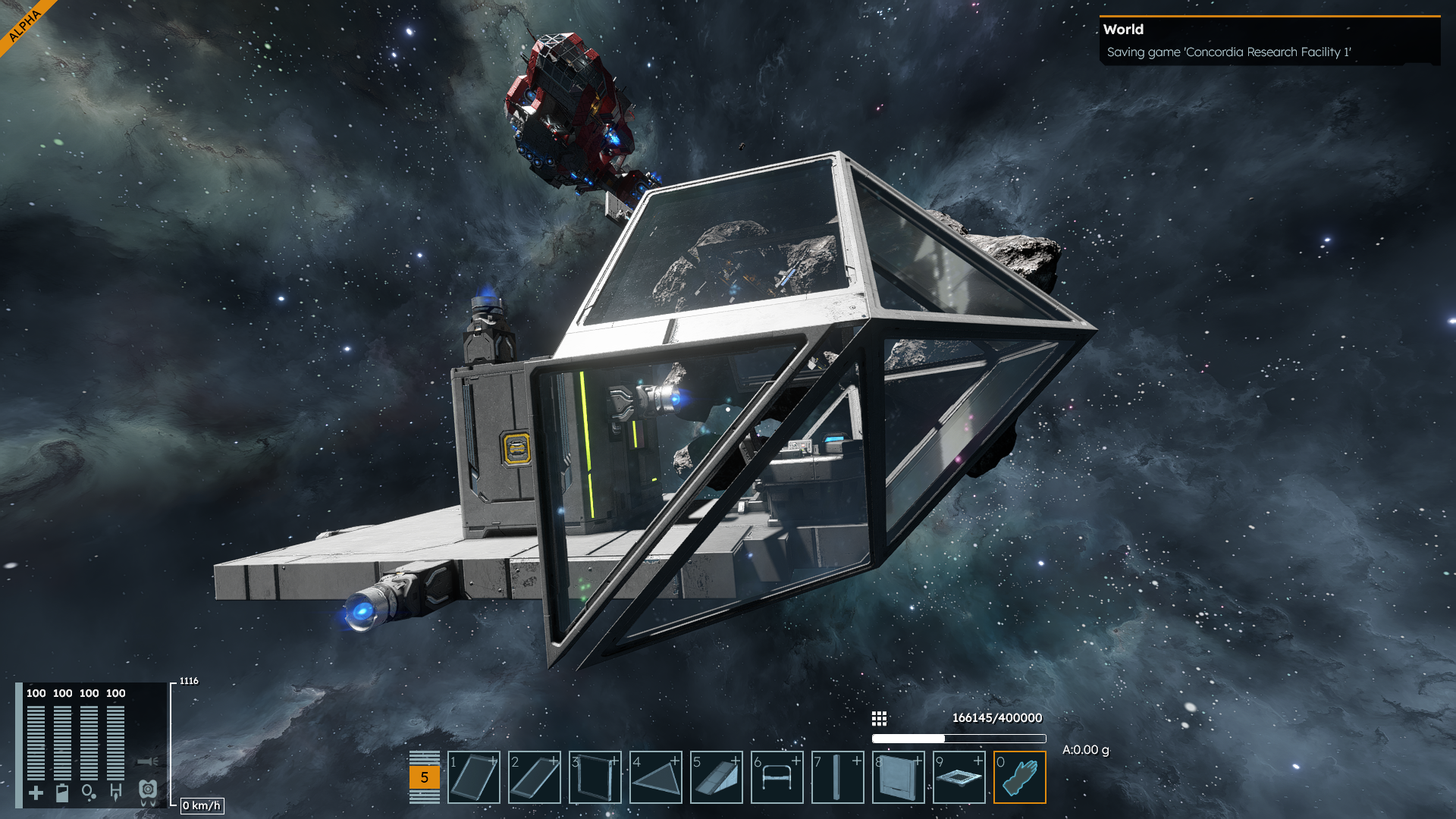Select the glove hand tool slot
Viewport: 1456px width, 819px height.
(1020, 777)
